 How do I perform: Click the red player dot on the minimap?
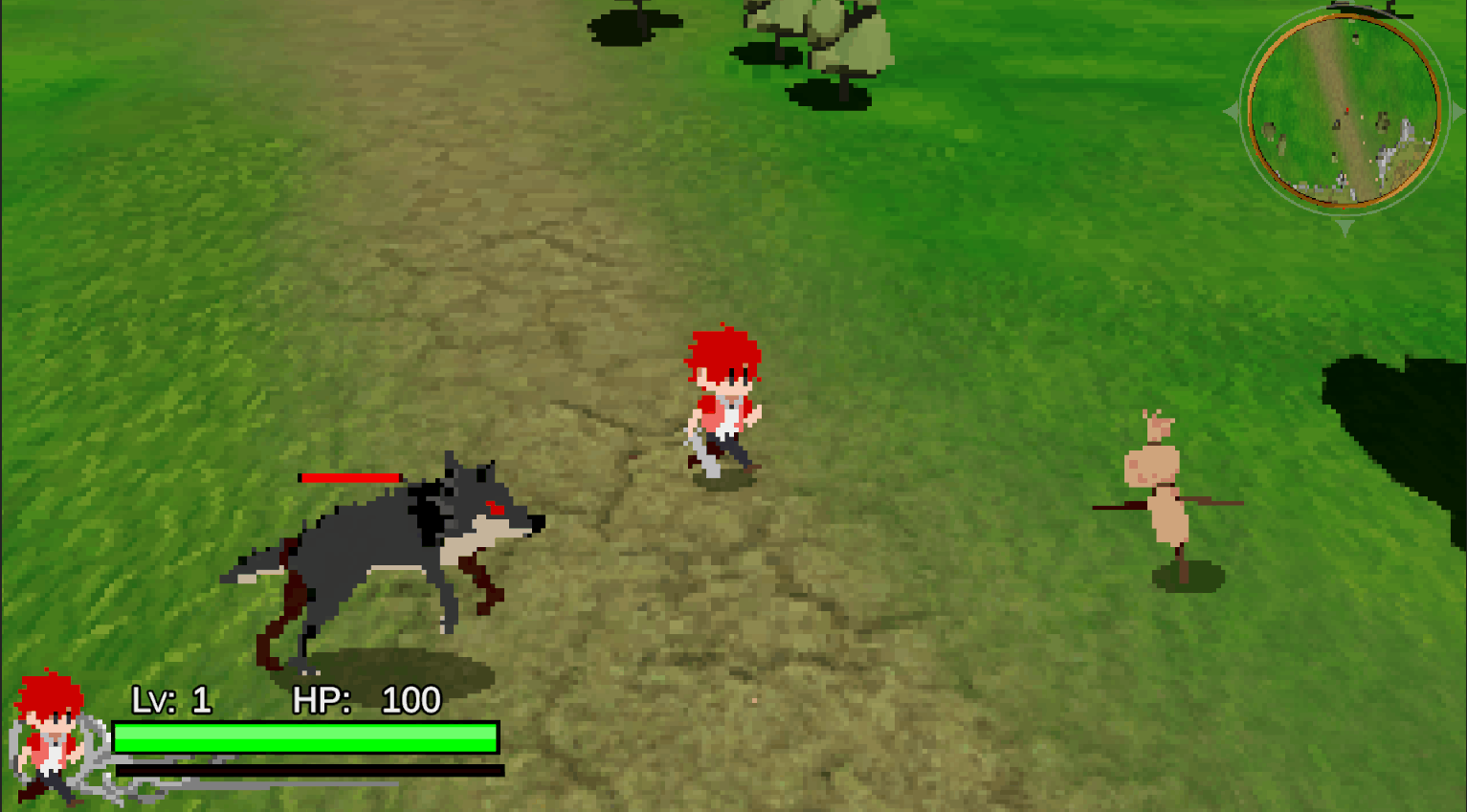tap(1347, 109)
